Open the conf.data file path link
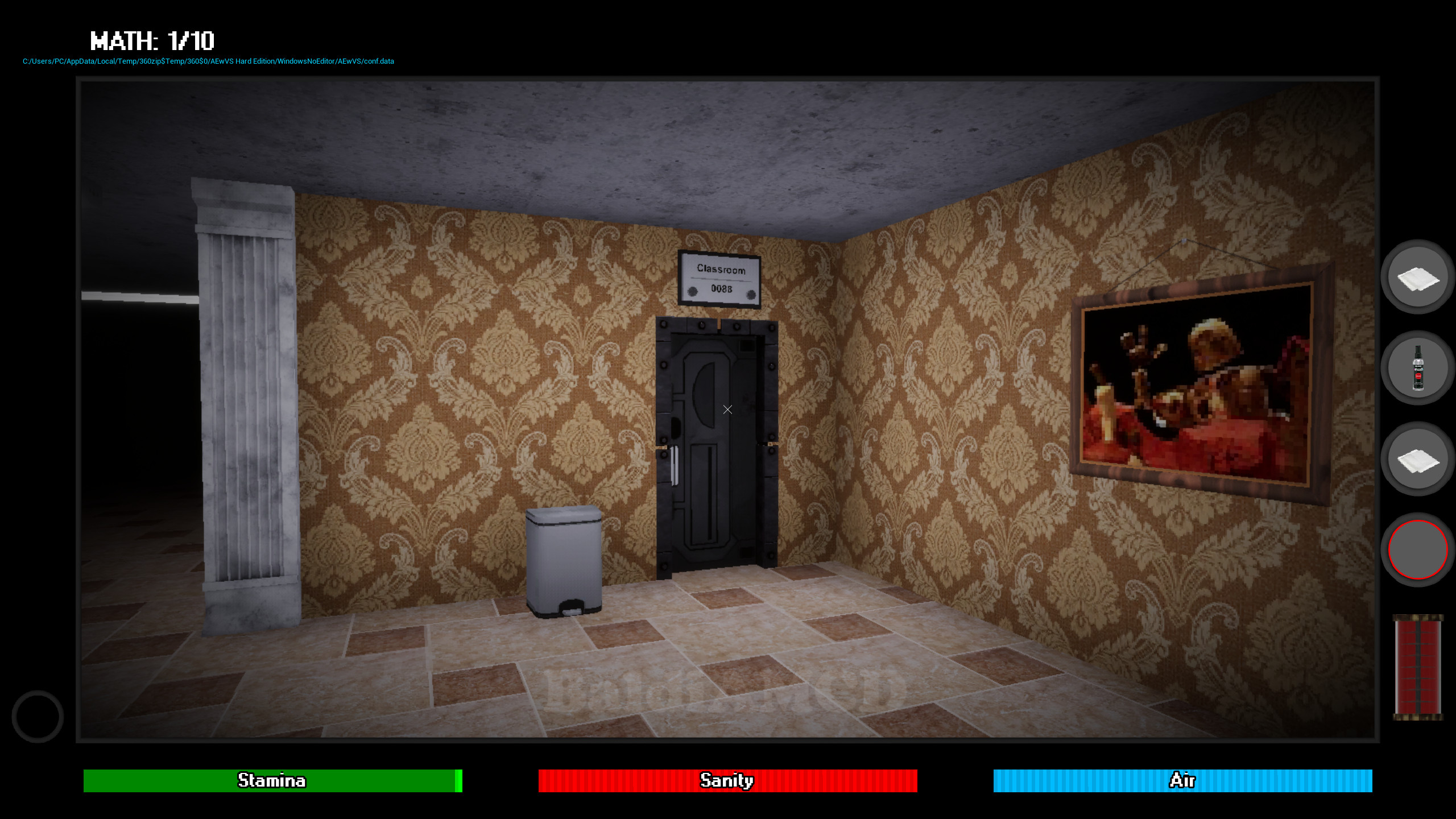The width and height of the screenshot is (1456, 819). click(x=208, y=61)
